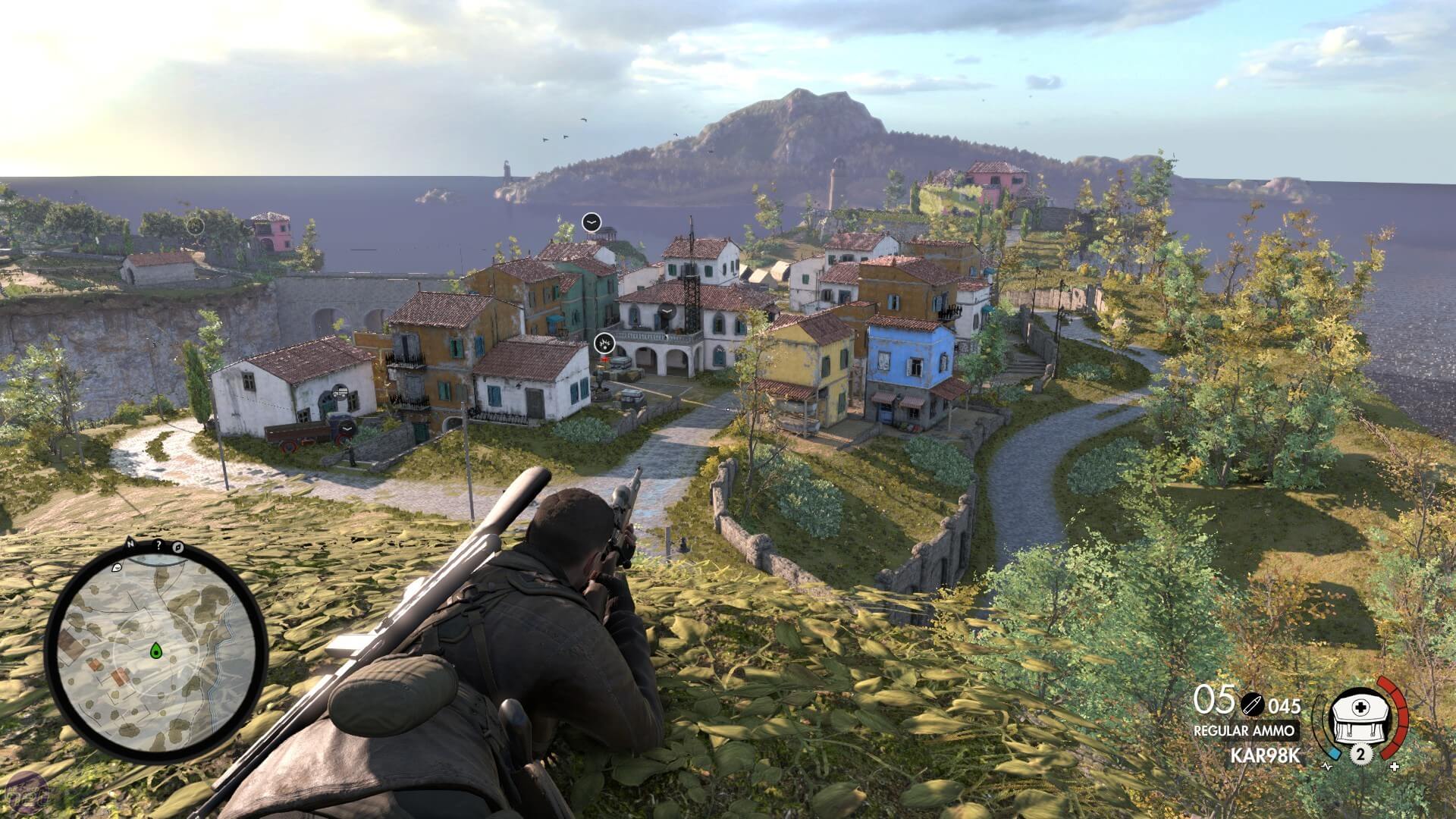Image resolution: width=1456 pixels, height=819 pixels.
Task: Click the question mark marker on minimap rim
Action: (x=158, y=545)
